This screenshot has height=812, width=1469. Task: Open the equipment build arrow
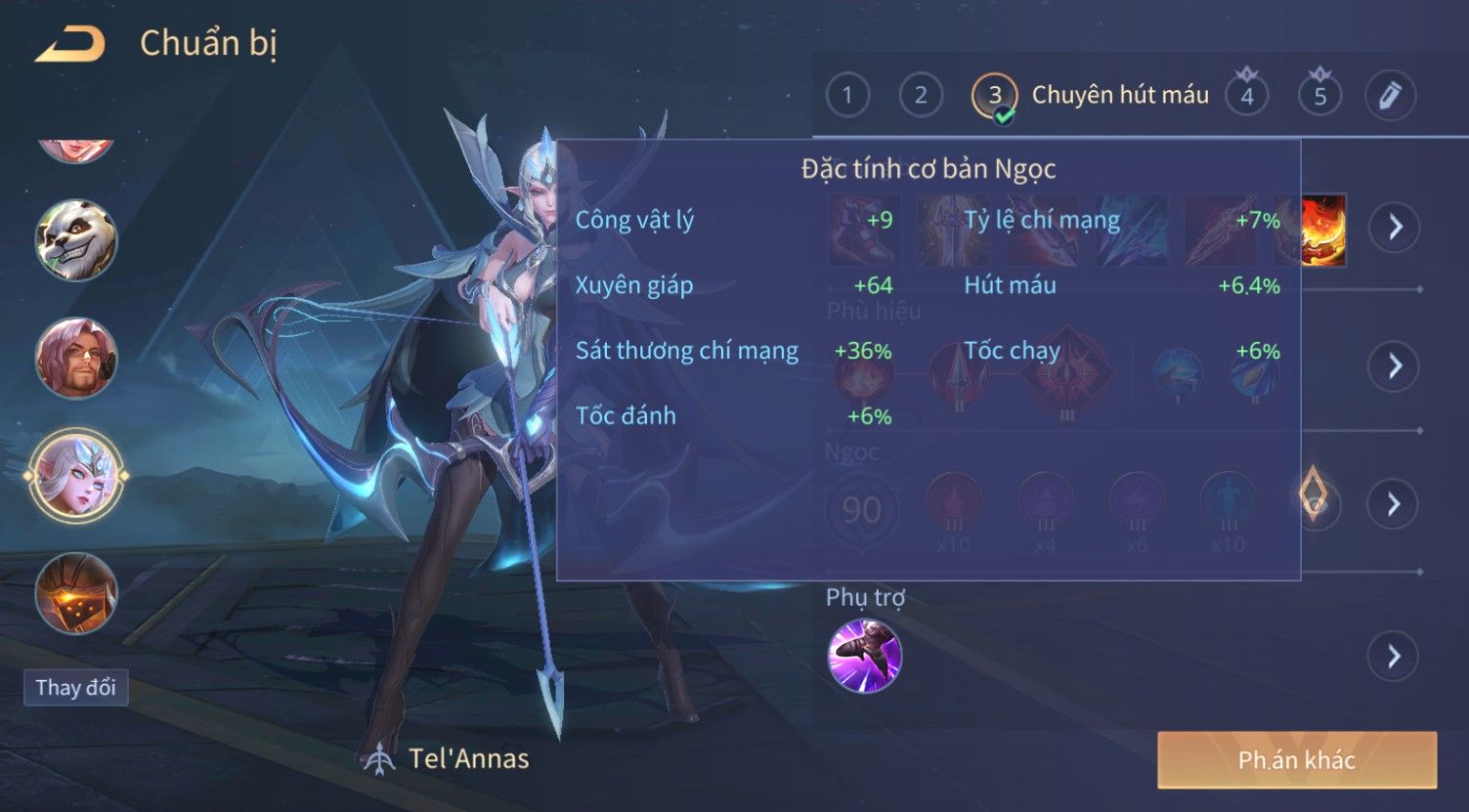tap(1395, 228)
